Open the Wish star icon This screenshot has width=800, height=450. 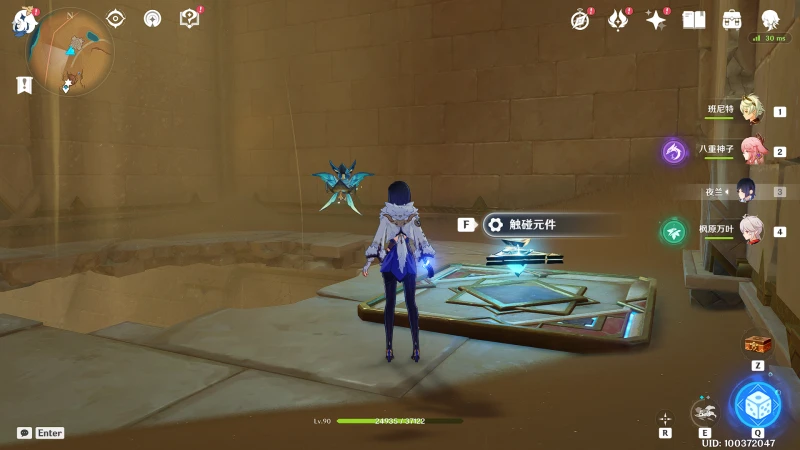(656, 20)
